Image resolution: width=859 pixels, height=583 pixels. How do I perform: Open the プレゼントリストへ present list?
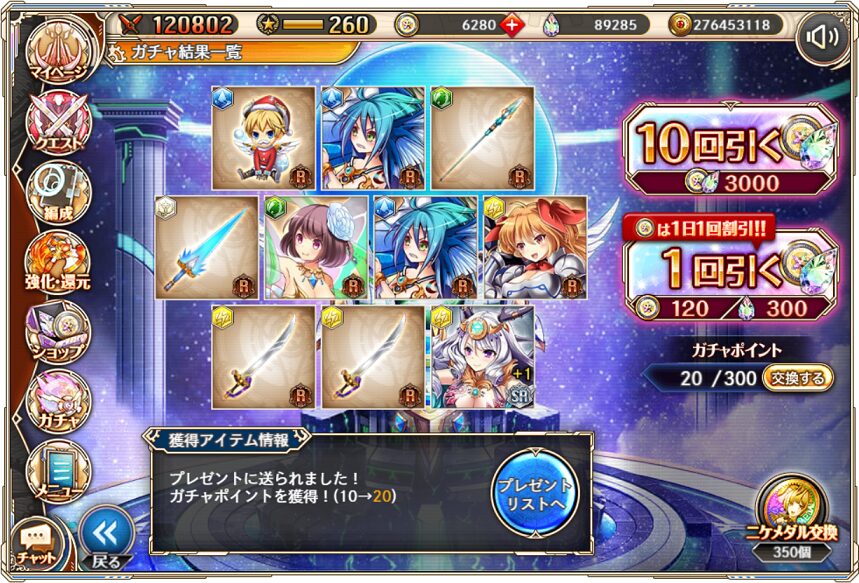pos(534,490)
